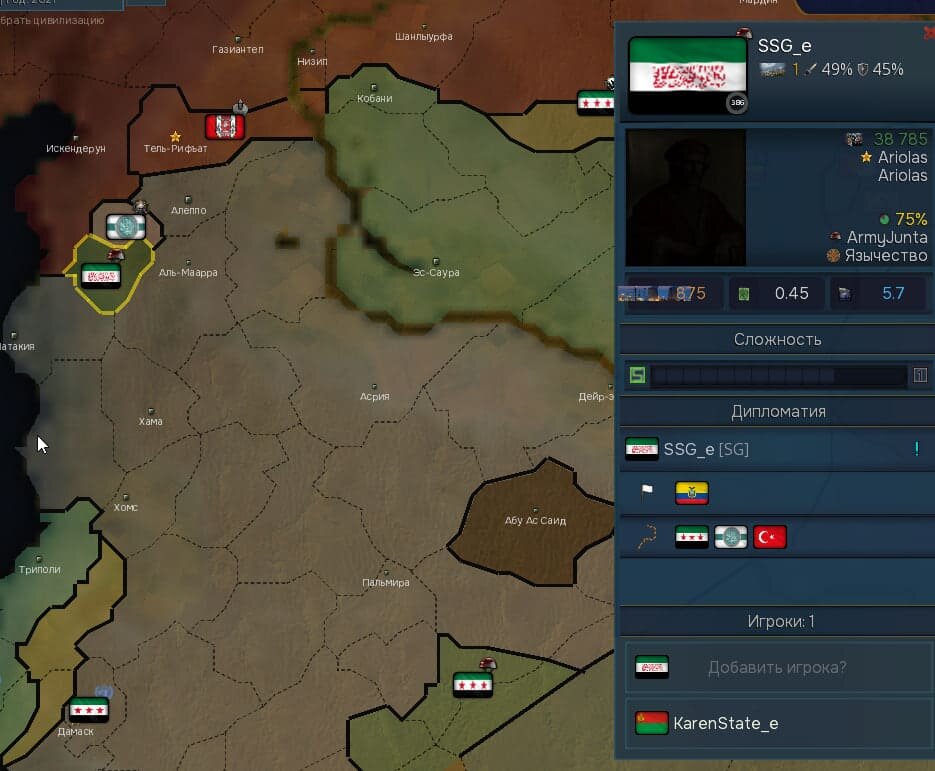
Task: Select the KarenState_e player row
Action: pyautogui.click(x=777, y=723)
